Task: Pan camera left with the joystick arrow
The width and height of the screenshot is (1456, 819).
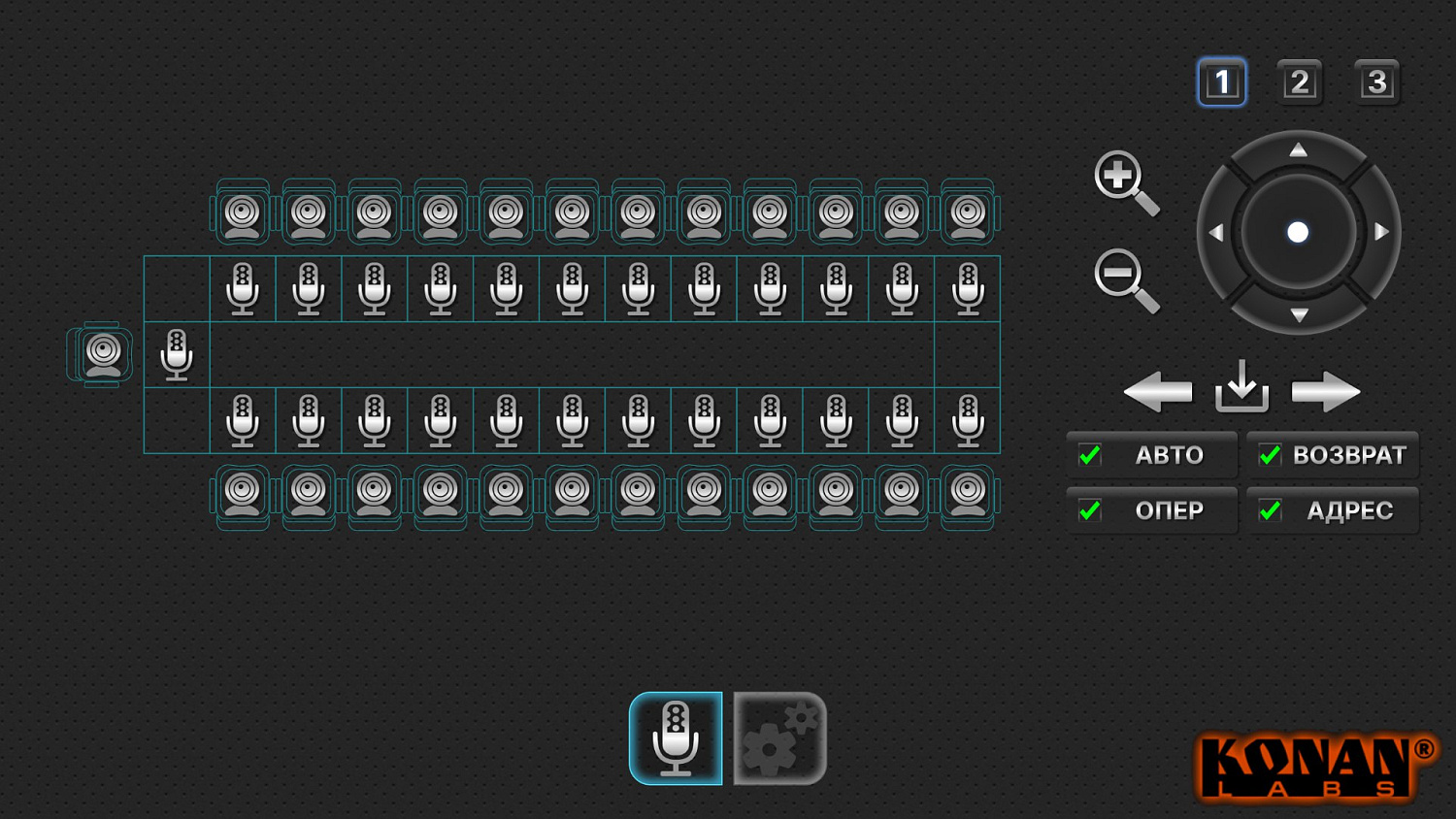Action: point(1215,233)
